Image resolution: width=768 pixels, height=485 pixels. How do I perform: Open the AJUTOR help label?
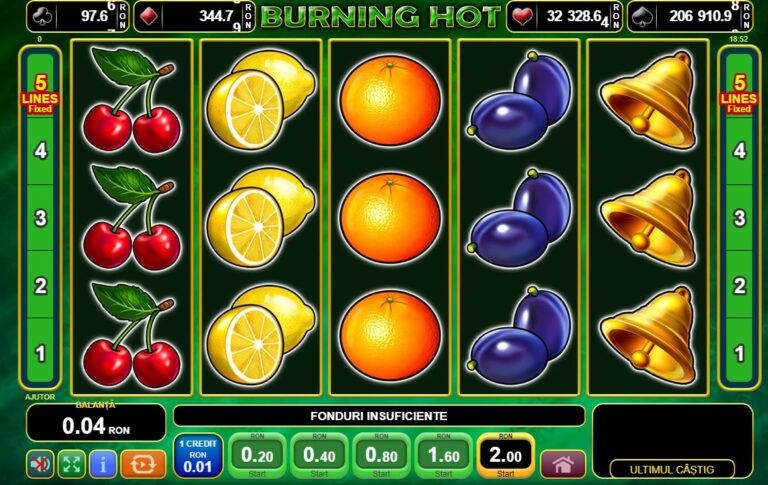coord(39,397)
